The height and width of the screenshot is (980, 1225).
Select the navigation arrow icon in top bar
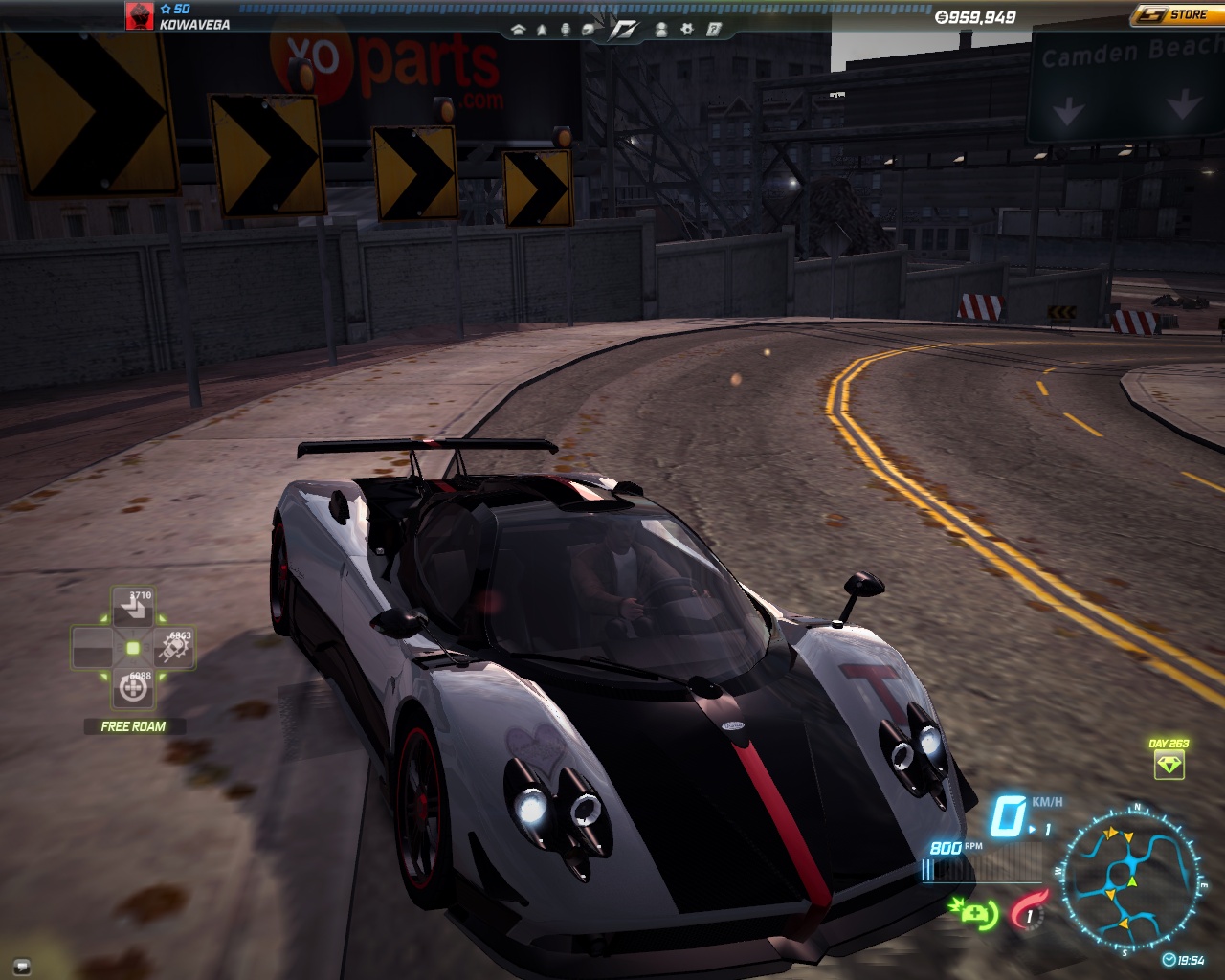542,30
